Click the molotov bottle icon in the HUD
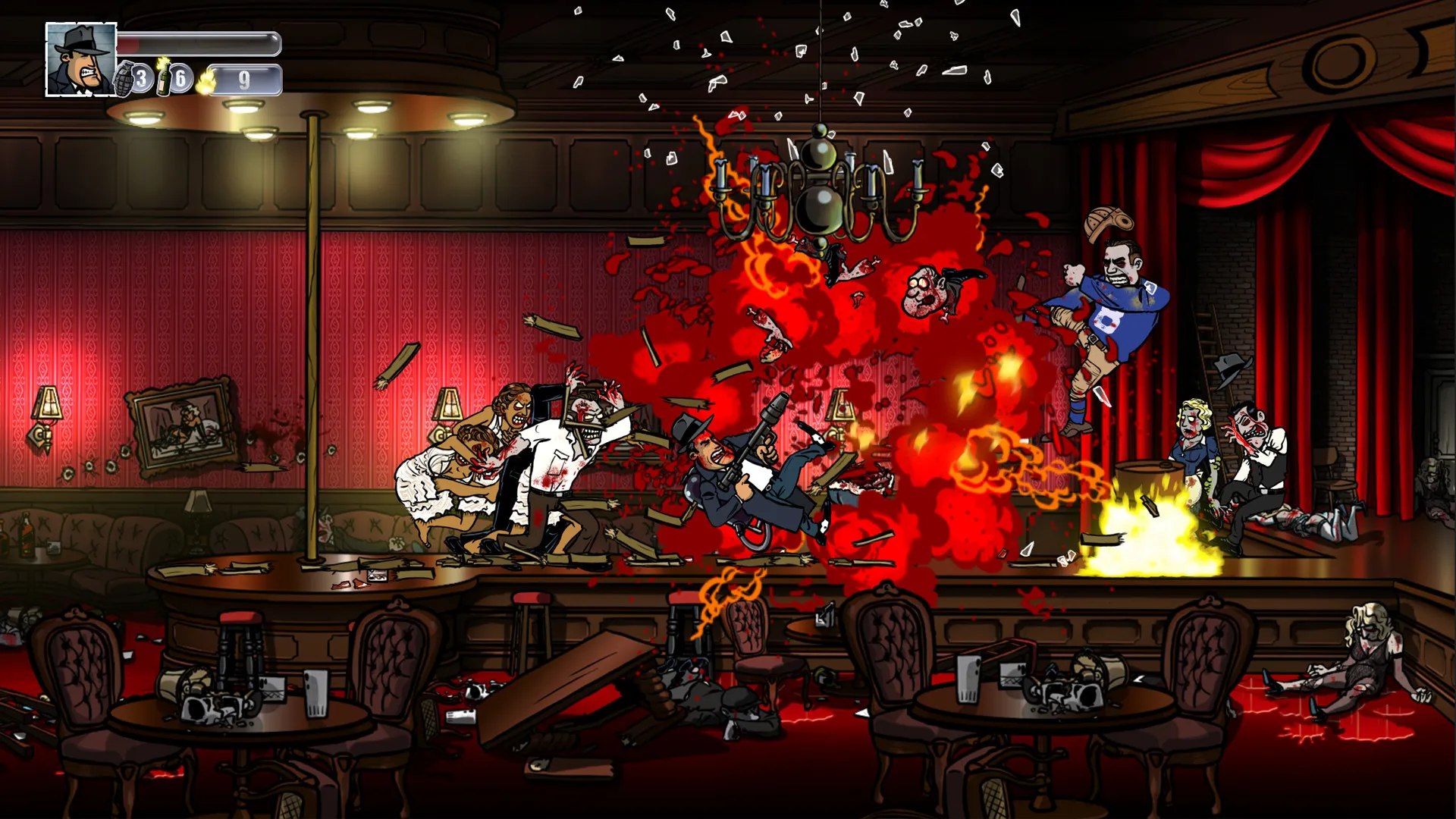 (165, 79)
